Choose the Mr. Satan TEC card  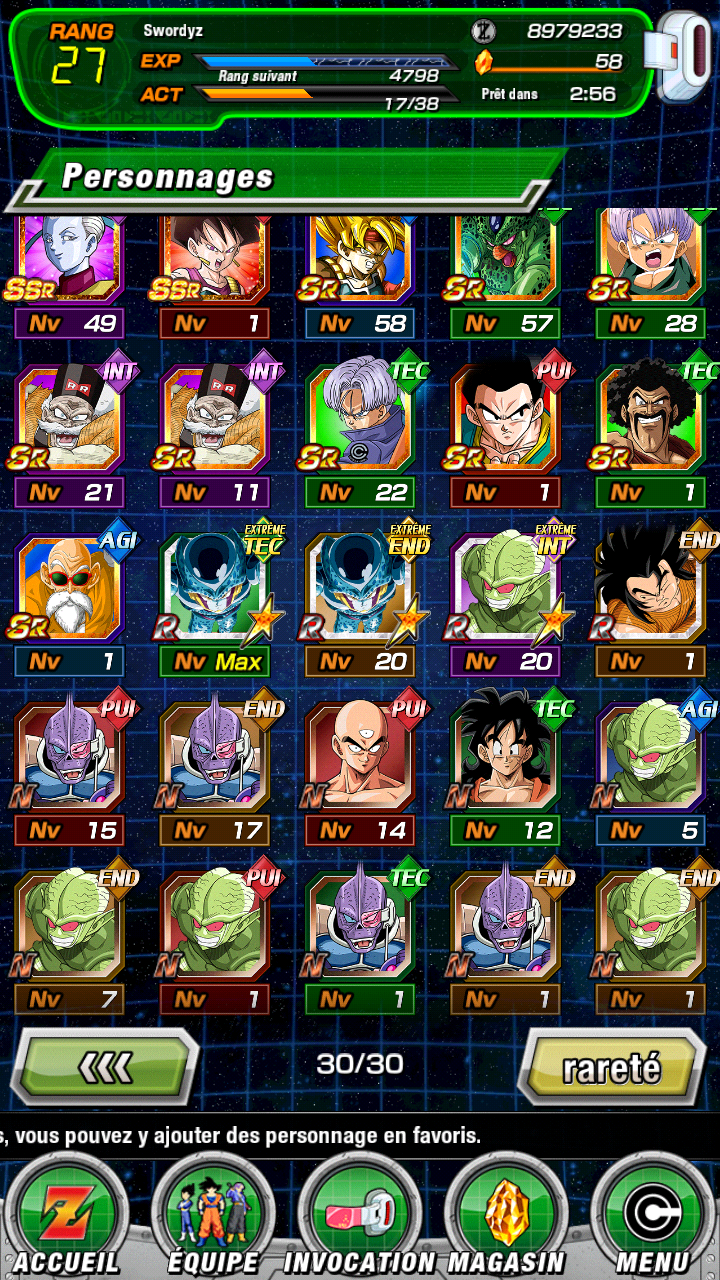(x=650, y=420)
